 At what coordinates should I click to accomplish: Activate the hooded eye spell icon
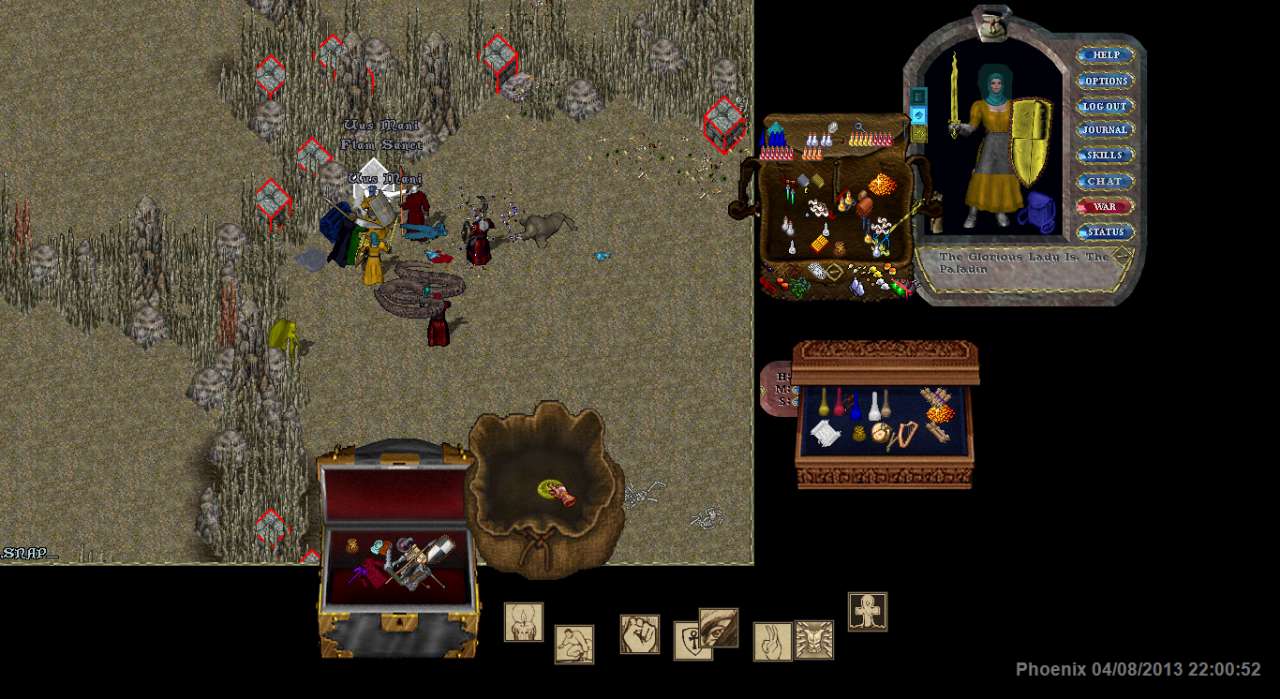[x=720, y=626]
